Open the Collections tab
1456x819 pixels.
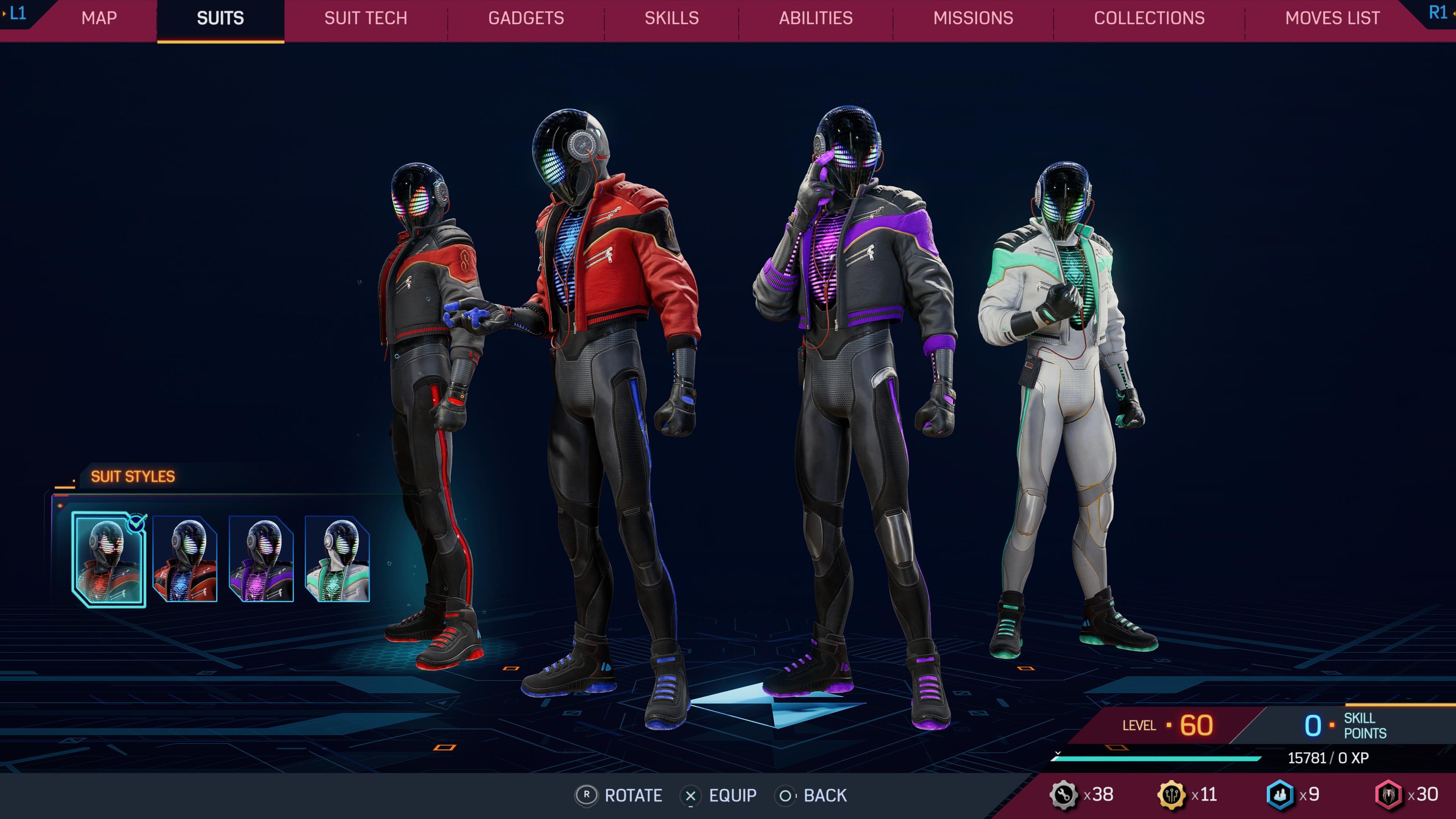(1149, 18)
